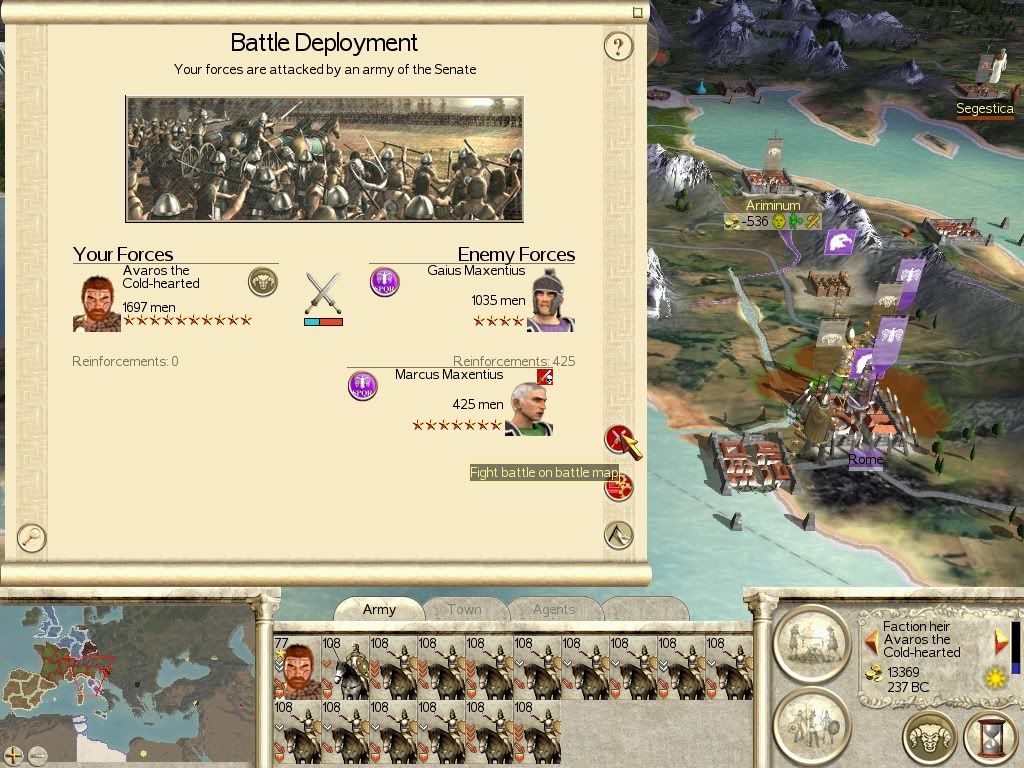Select the general's unit card with 77 men
Screen dimensions: 1024x768
tap(297, 667)
